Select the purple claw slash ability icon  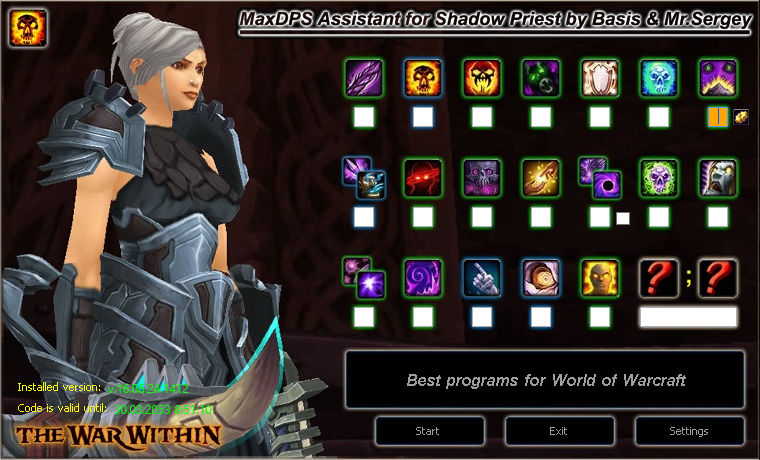363,77
